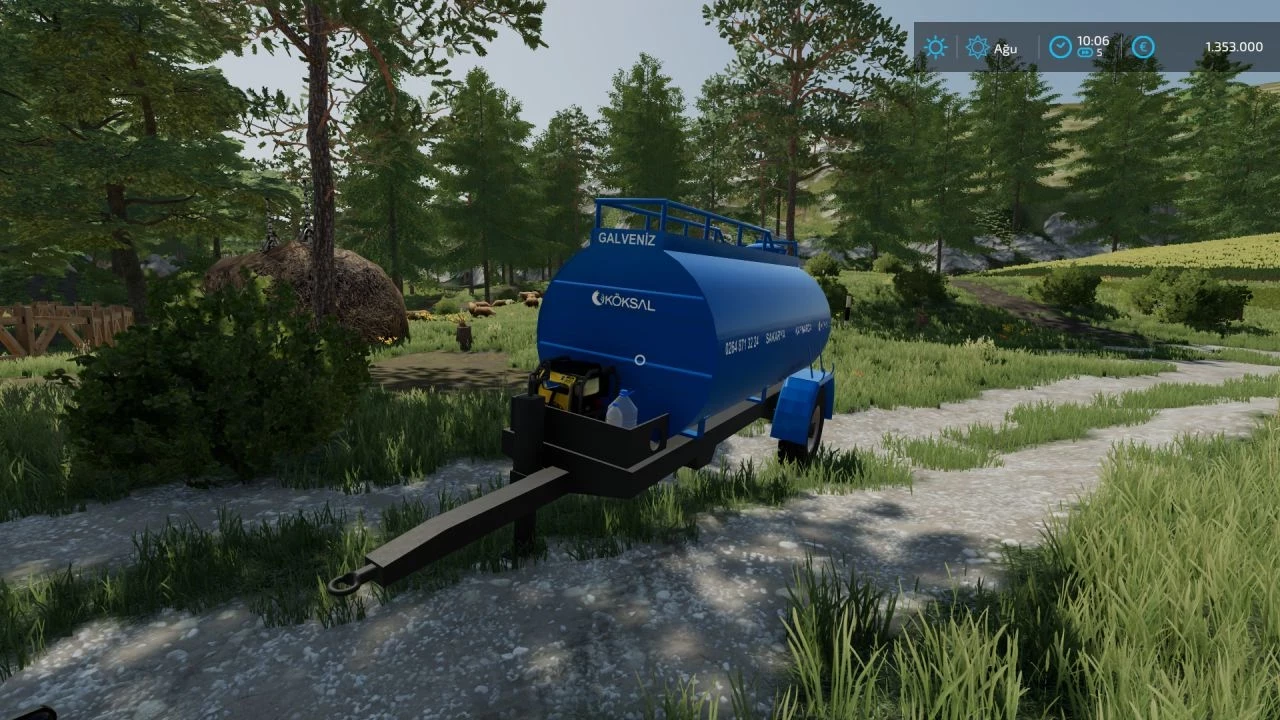Click the timescale value 5
This screenshot has height=720, width=1280.
pyautogui.click(x=1102, y=52)
